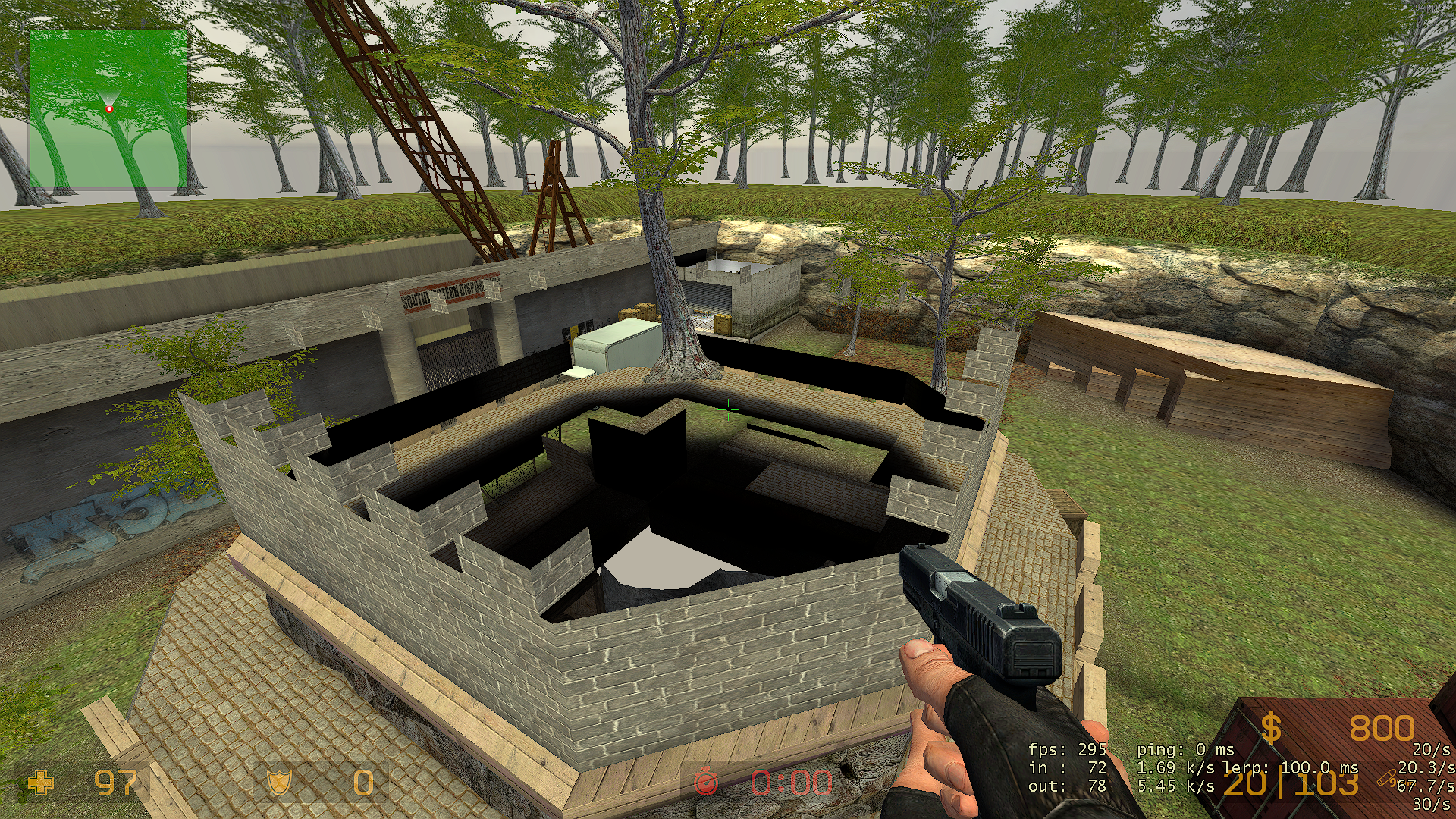The width and height of the screenshot is (1456, 819).
Task: Click the red round timer stopwatch icon
Action: coord(706,782)
